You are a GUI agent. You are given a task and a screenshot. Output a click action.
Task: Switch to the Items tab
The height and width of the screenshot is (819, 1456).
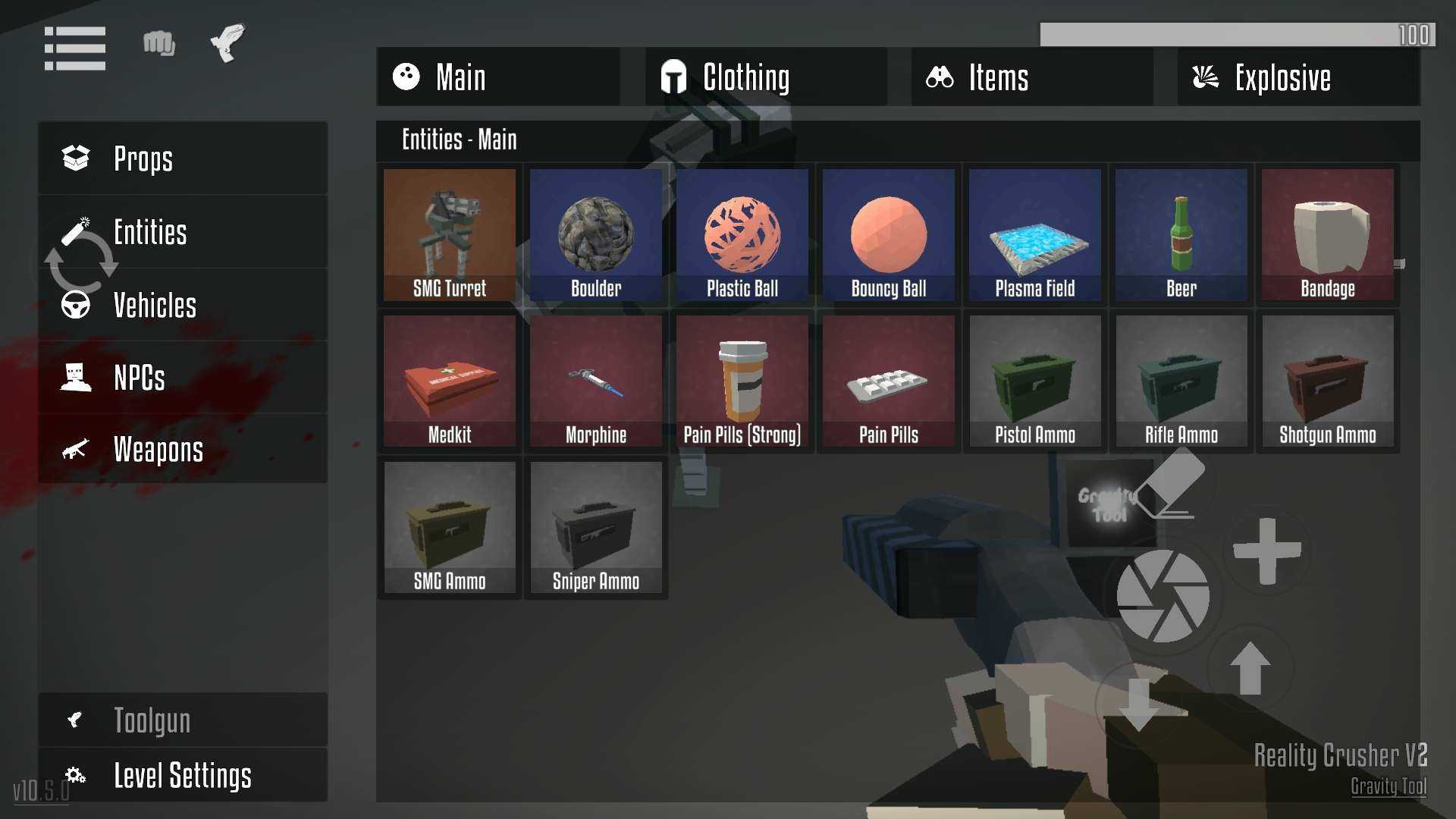[1032, 77]
